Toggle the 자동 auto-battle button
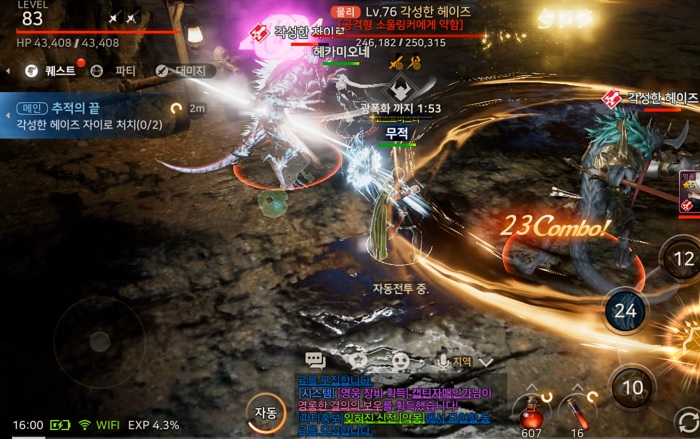700x439 pixels. 265,412
